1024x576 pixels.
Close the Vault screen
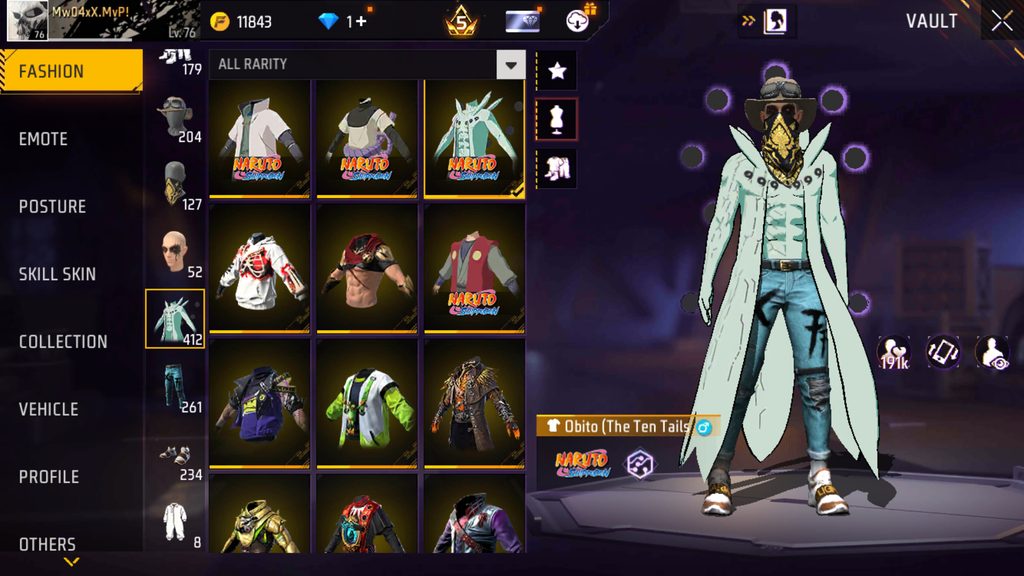tap(1001, 21)
